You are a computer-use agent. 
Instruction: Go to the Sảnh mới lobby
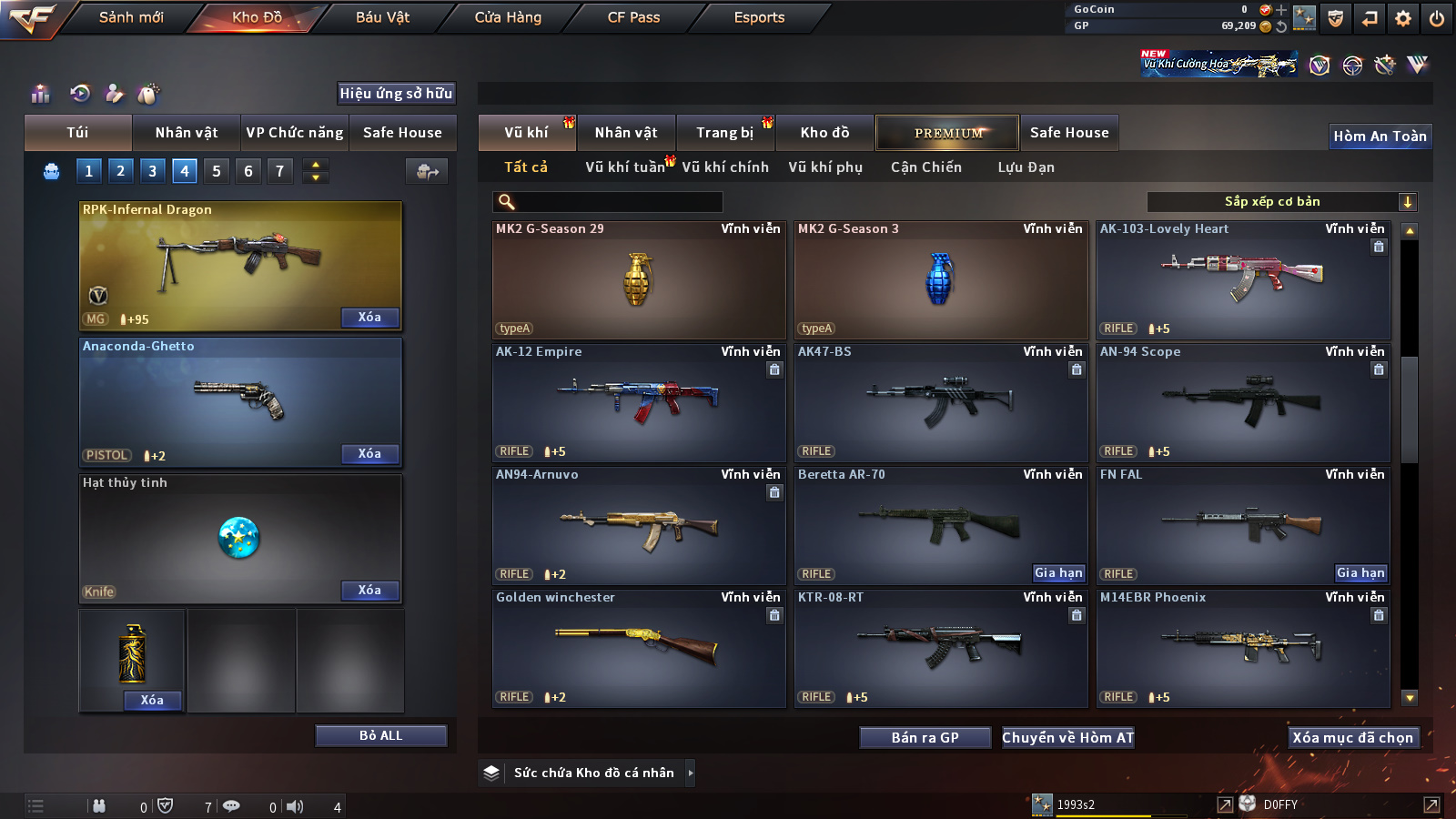coord(131,17)
